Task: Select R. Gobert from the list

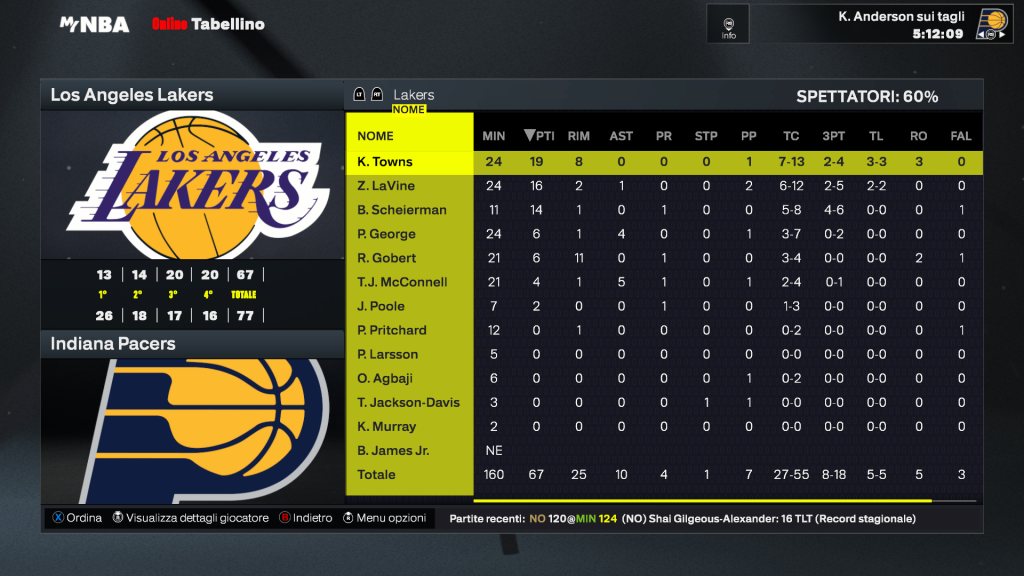Action: 386,258
